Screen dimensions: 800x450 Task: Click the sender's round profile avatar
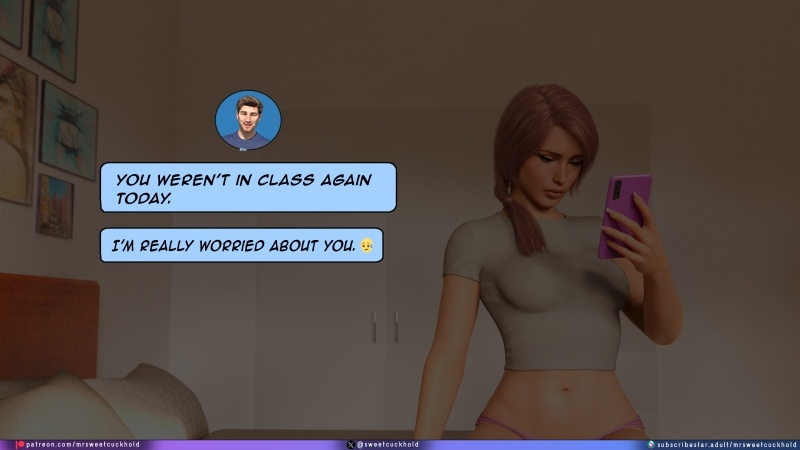248,121
